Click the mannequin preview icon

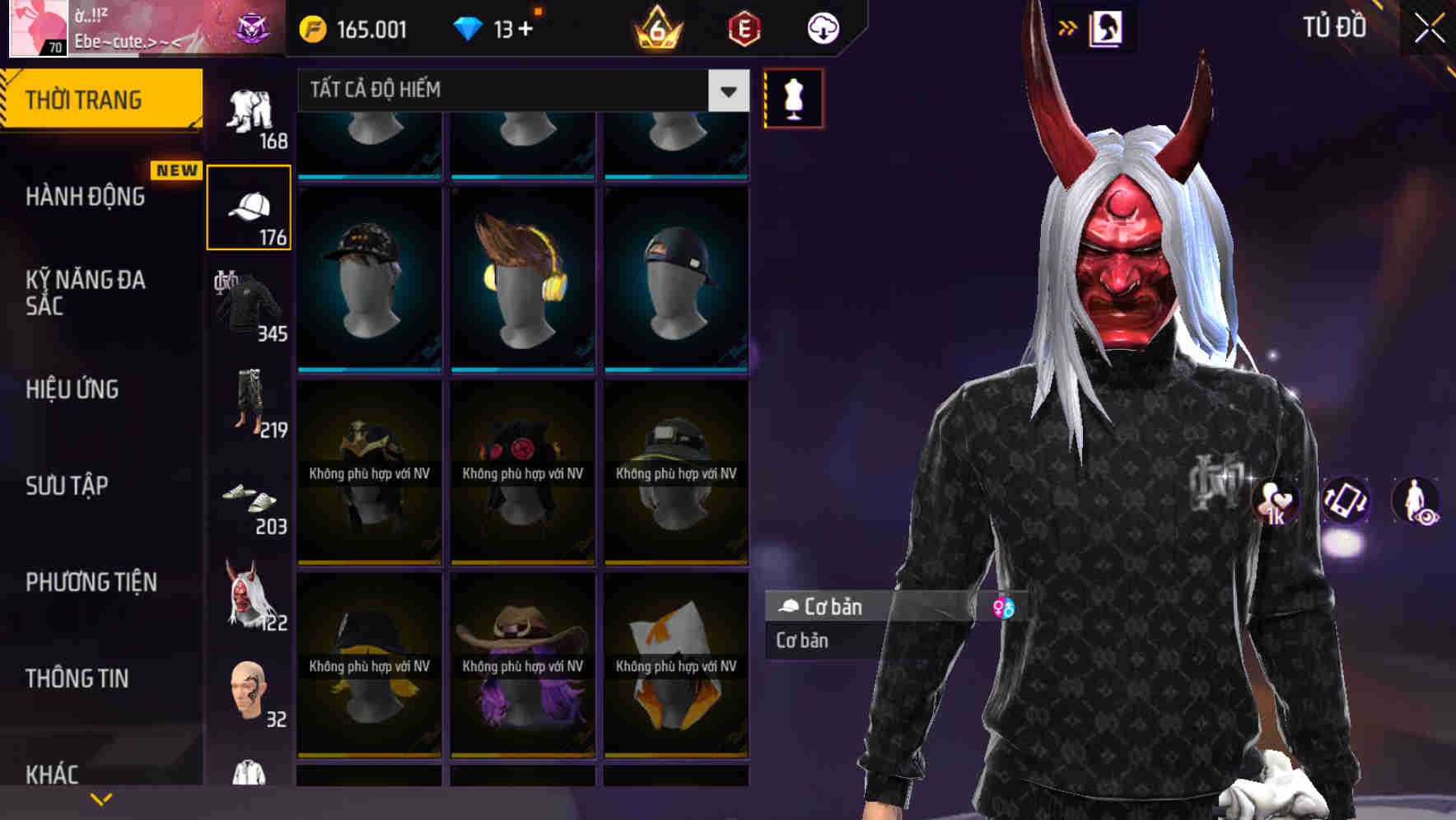click(x=793, y=99)
